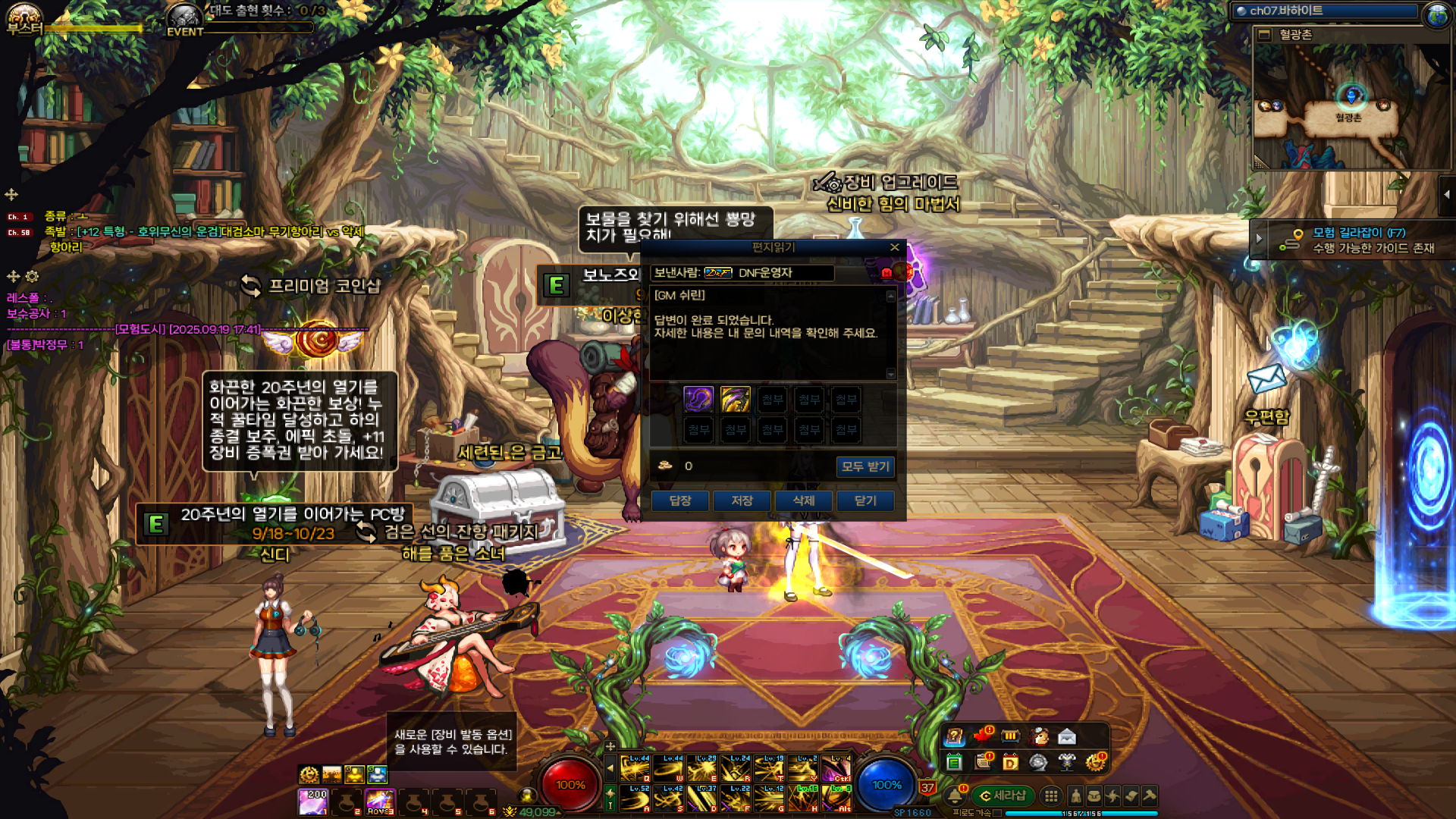Delete the letter with 삭제
The width and height of the screenshot is (1456, 819).
tap(804, 500)
